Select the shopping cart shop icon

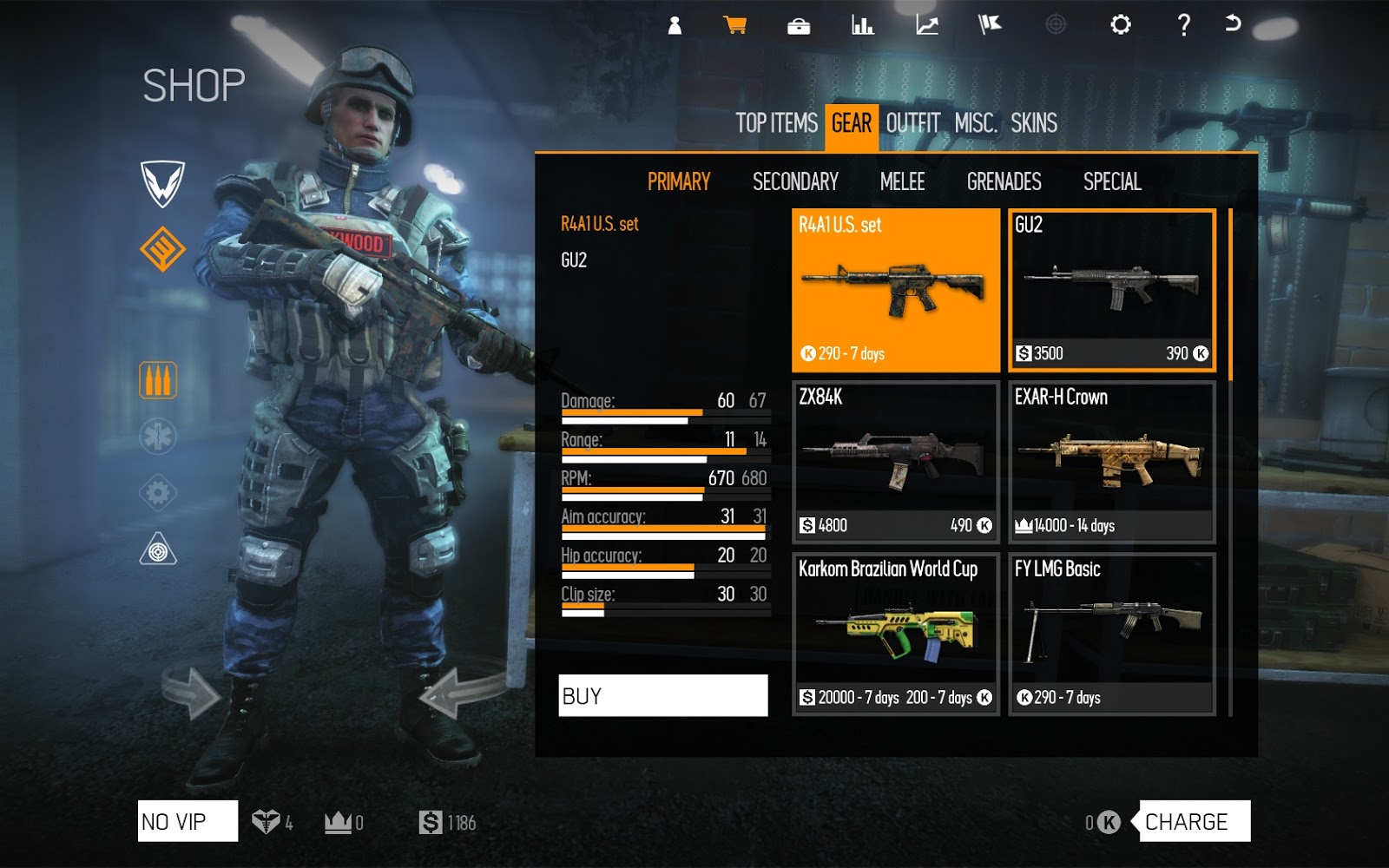coord(737,26)
